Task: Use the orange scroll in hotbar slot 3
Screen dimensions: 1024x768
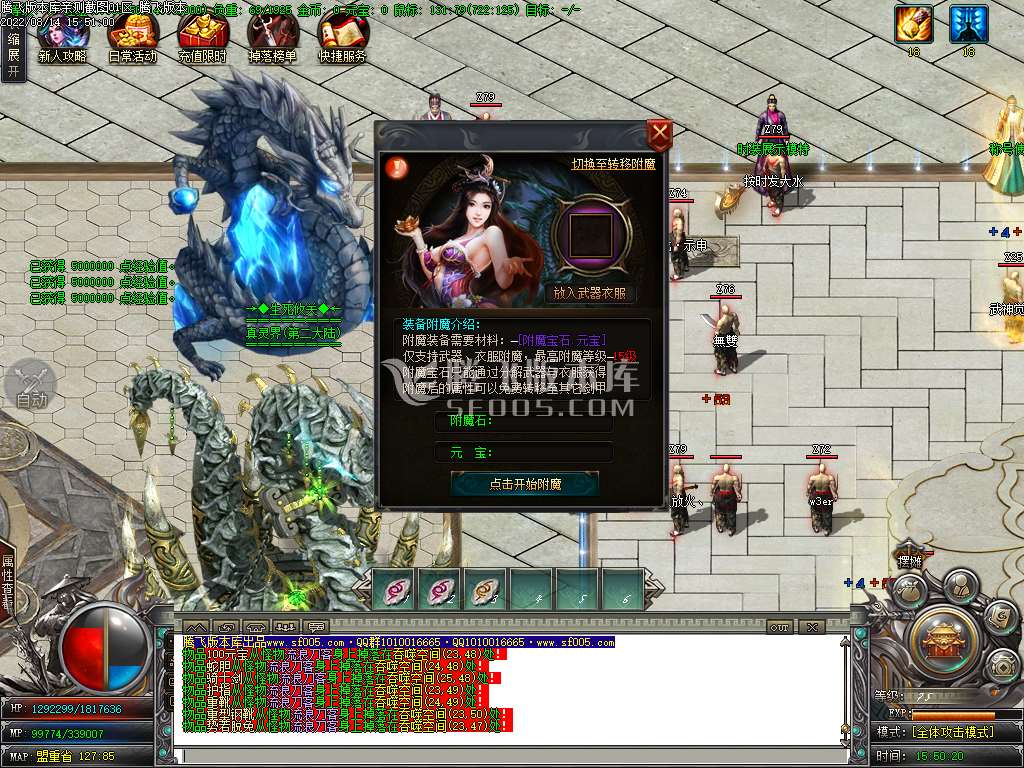Action: [486, 589]
